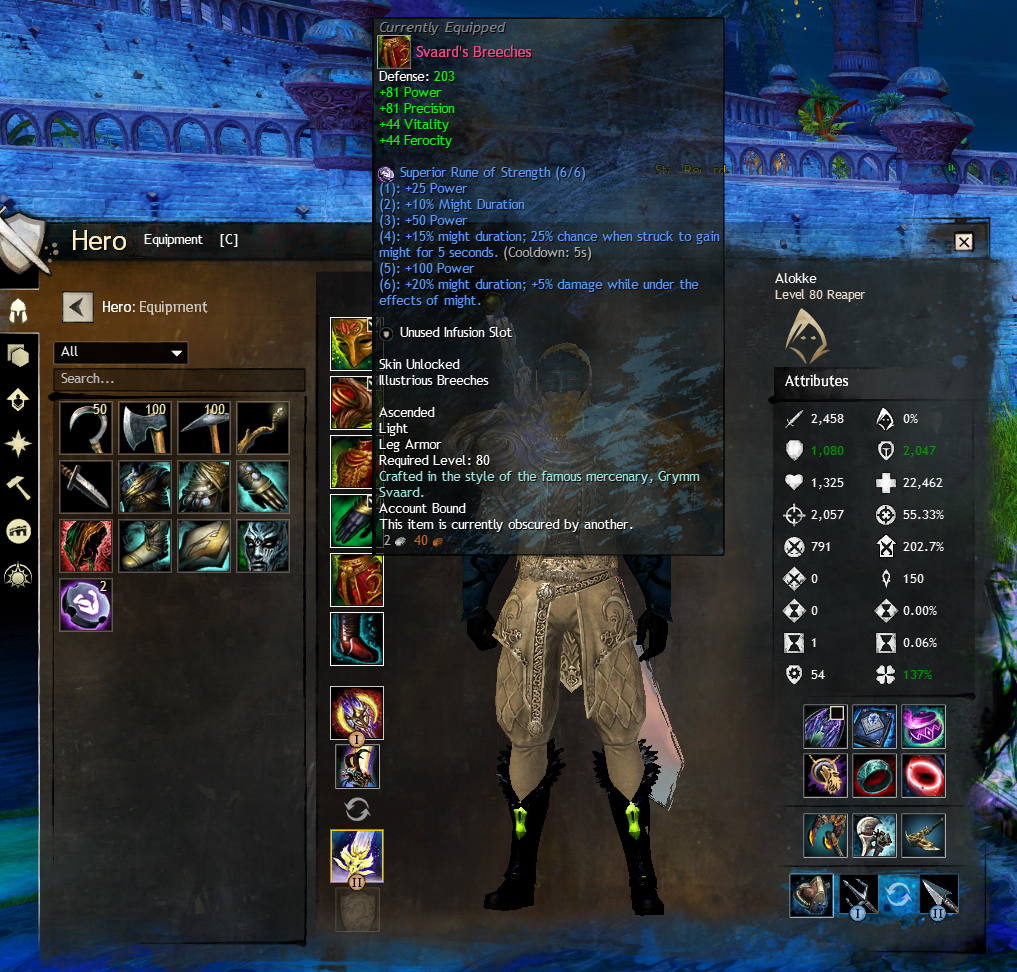Select the dagger in the inventory grid
This screenshot has width=1017, height=972.
(85, 487)
